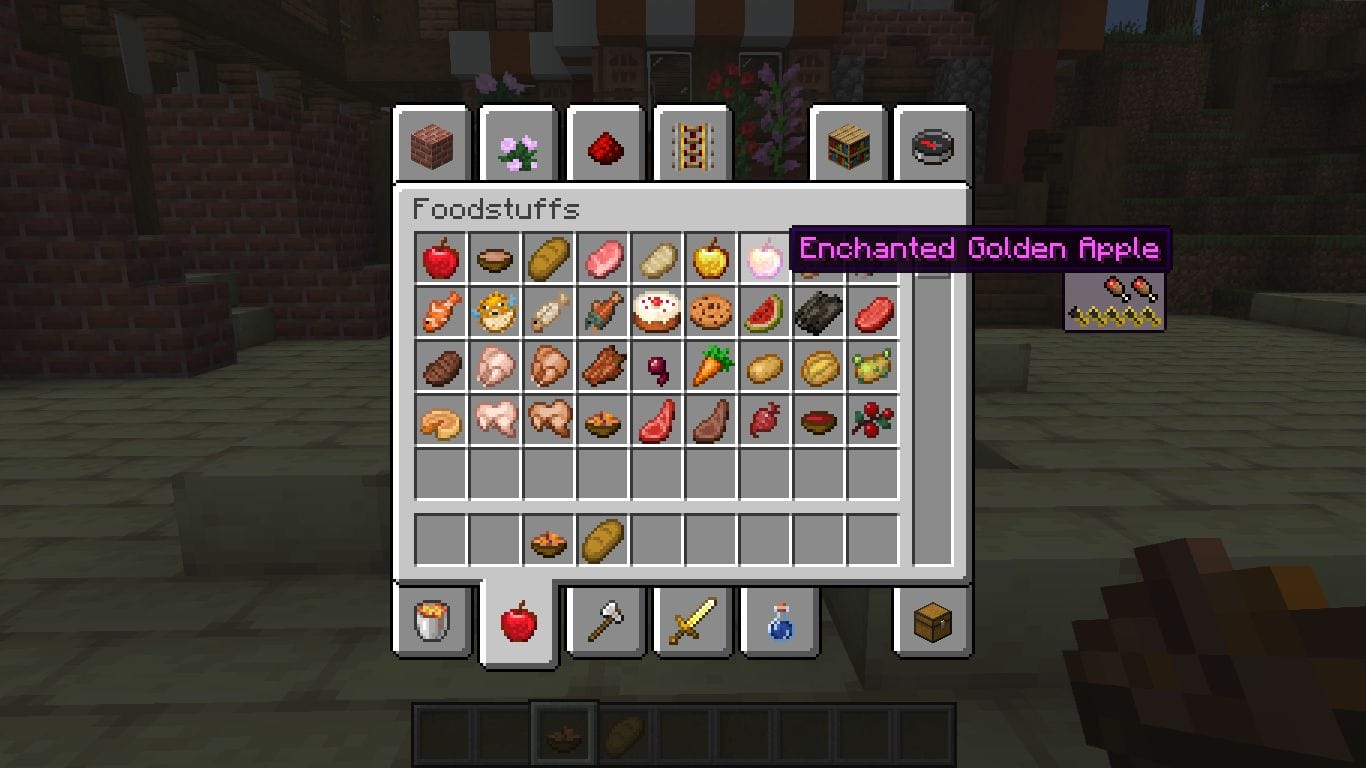Click the bookshelf category tab icon
Viewport: 1366px width, 768px height.
(x=846, y=145)
